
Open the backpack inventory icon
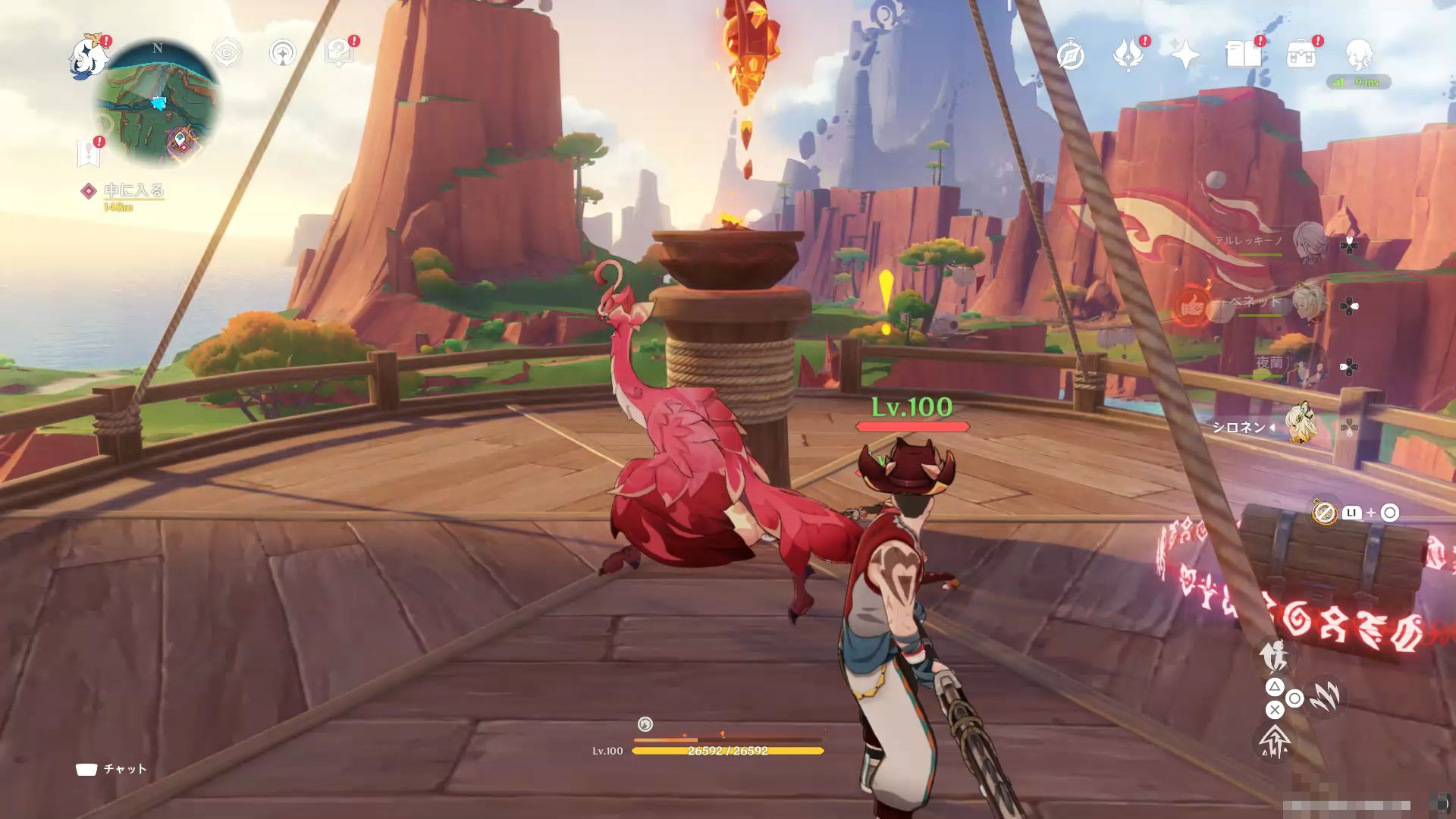point(1301,55)
